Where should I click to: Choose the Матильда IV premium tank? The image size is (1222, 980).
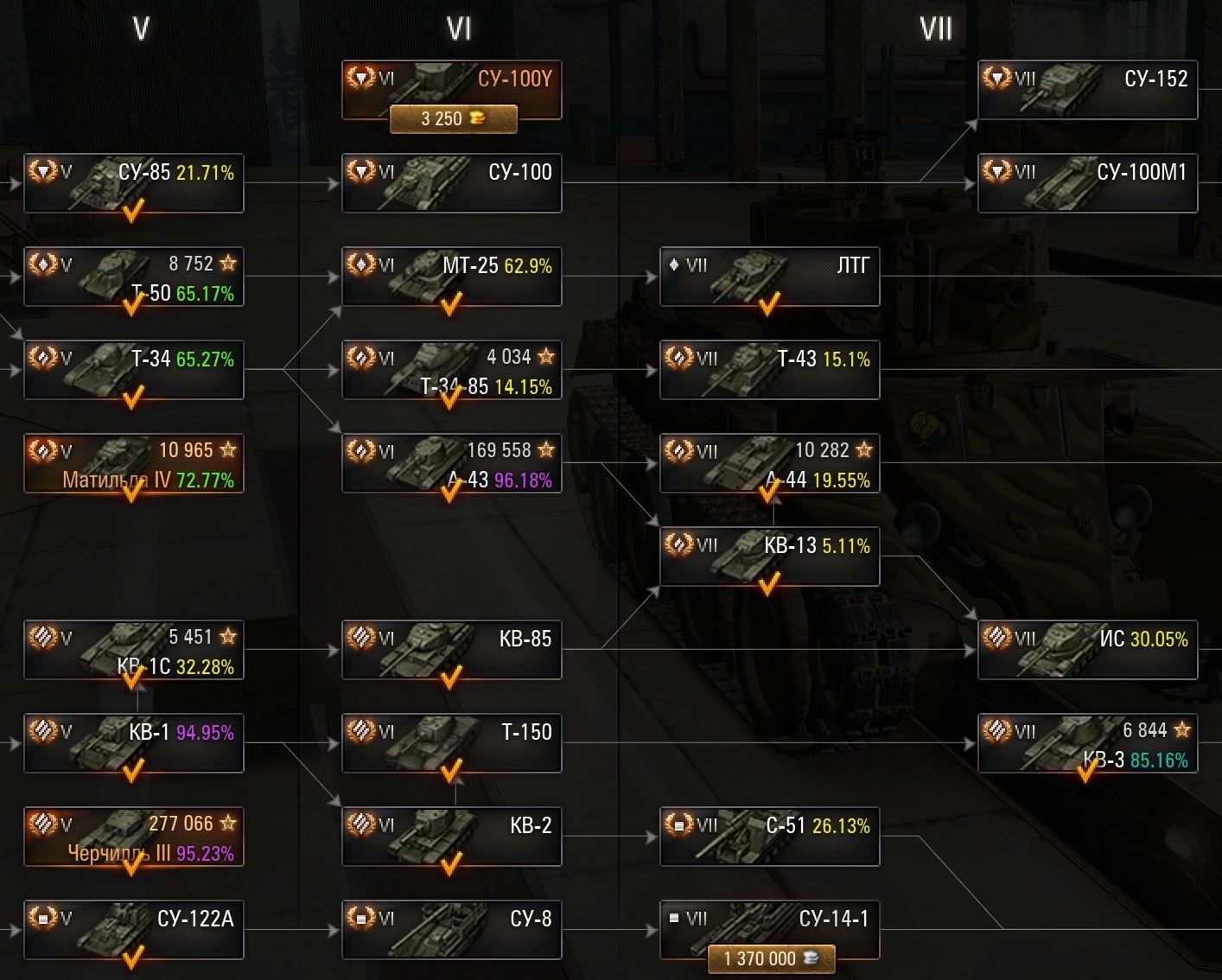tap(134, 463)
